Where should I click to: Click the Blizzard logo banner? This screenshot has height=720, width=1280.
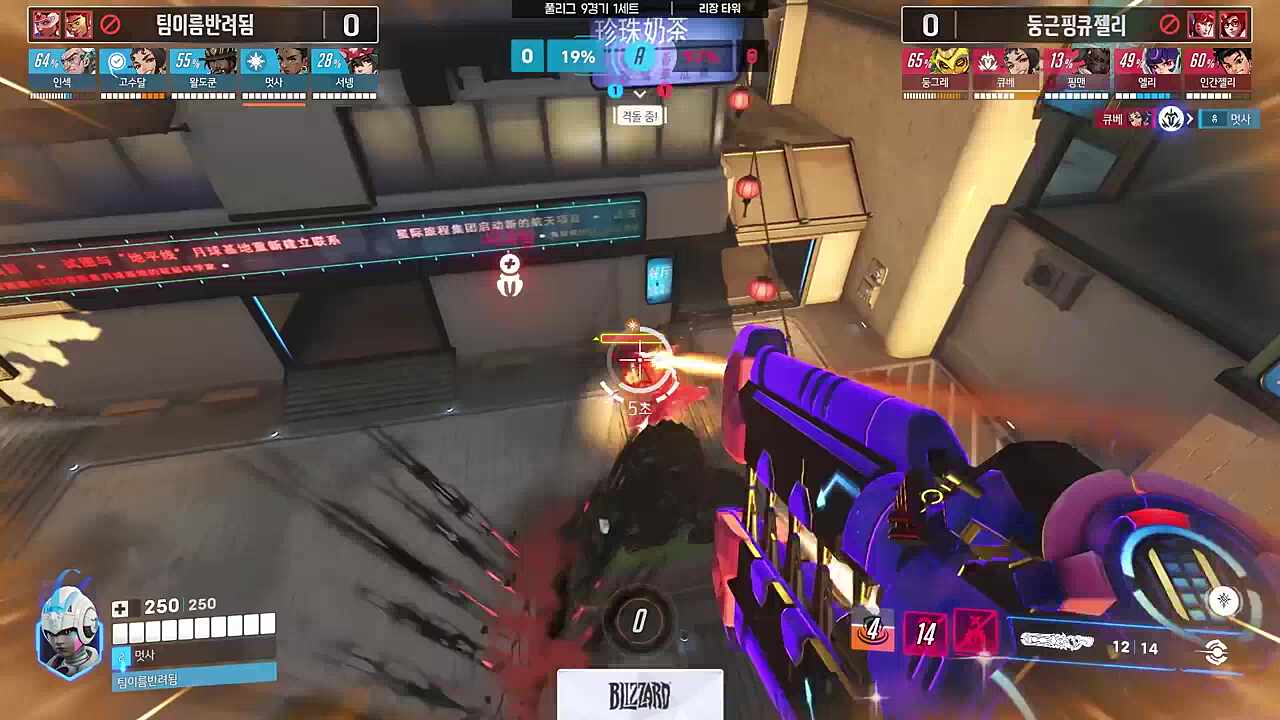point(640,695)
